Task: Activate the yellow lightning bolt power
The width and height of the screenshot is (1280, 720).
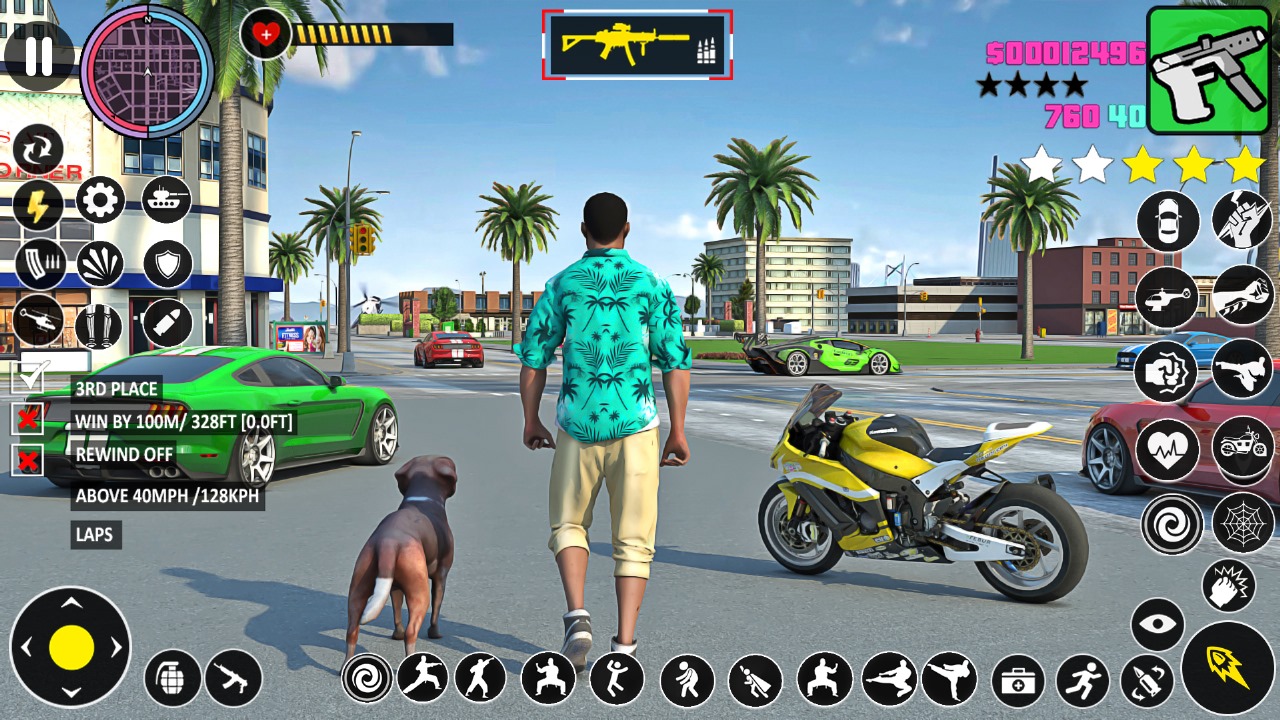Action: 38,206
